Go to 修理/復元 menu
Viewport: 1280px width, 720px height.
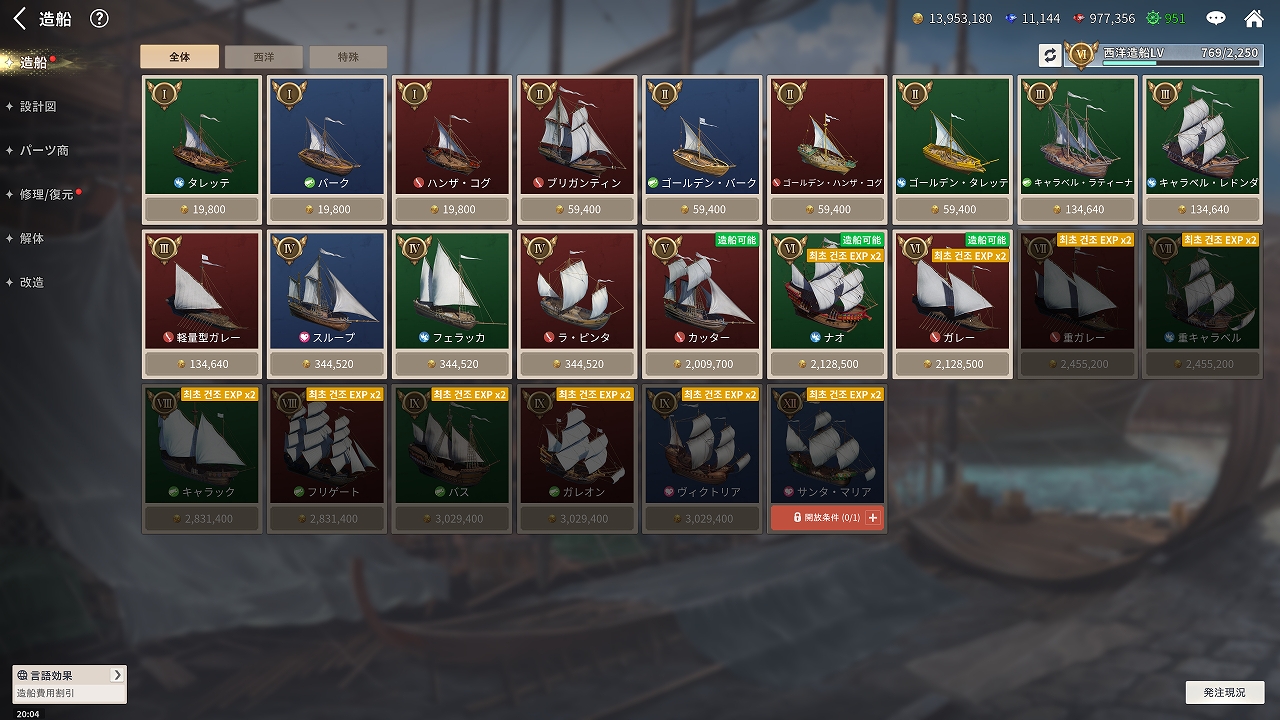click(x=46, y=194)
